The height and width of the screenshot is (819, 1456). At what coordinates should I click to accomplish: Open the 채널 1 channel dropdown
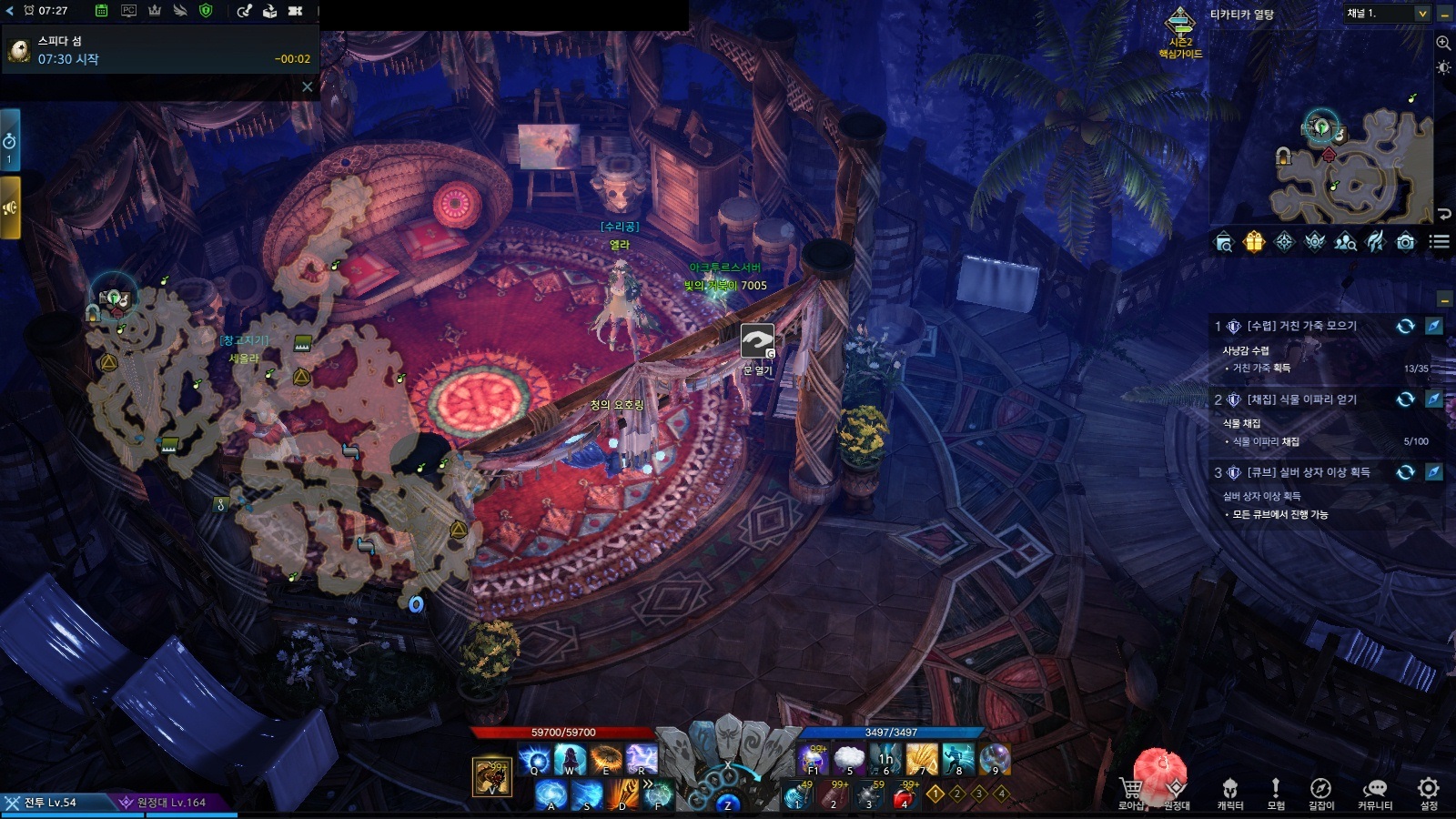point(1387,14)
